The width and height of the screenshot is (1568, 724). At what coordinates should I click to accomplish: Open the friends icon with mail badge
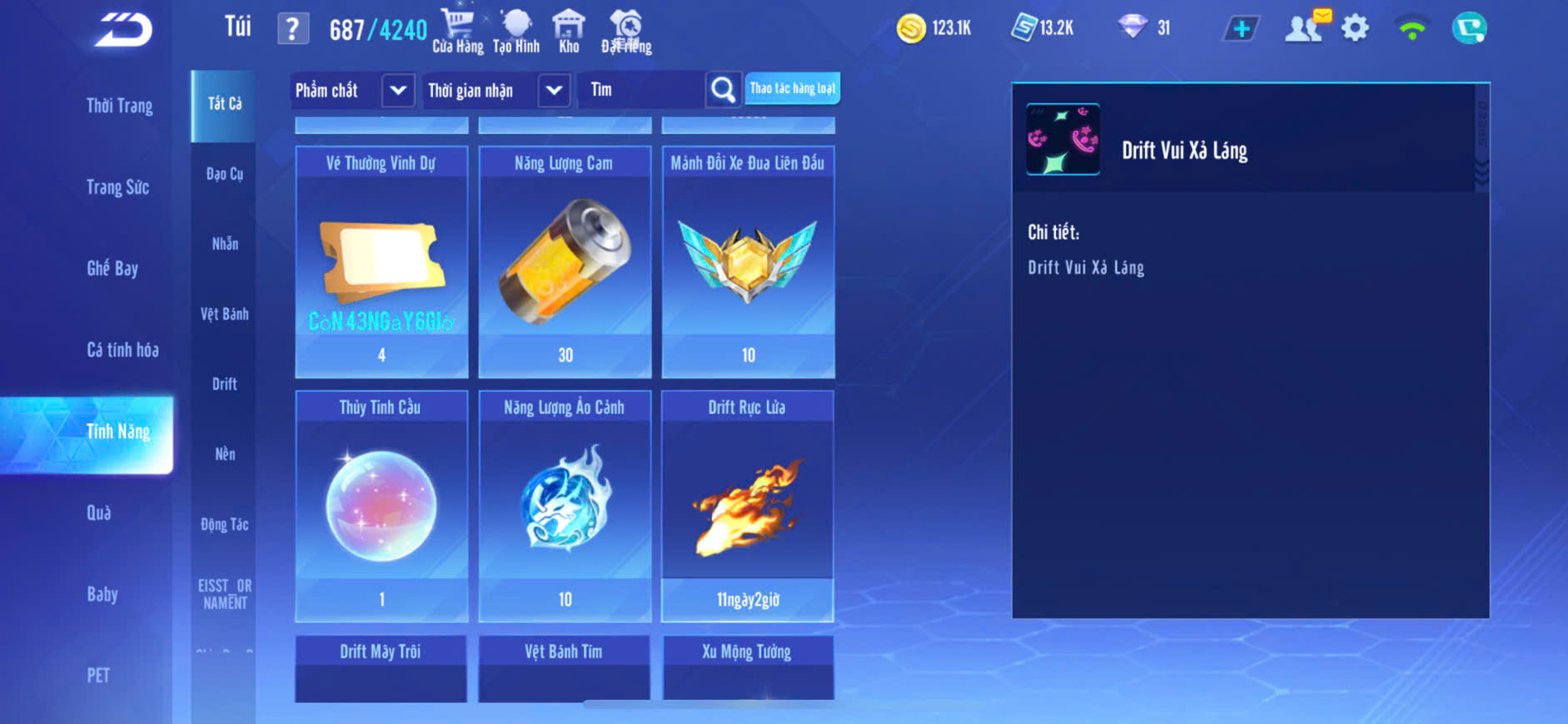click(1305, 28)
